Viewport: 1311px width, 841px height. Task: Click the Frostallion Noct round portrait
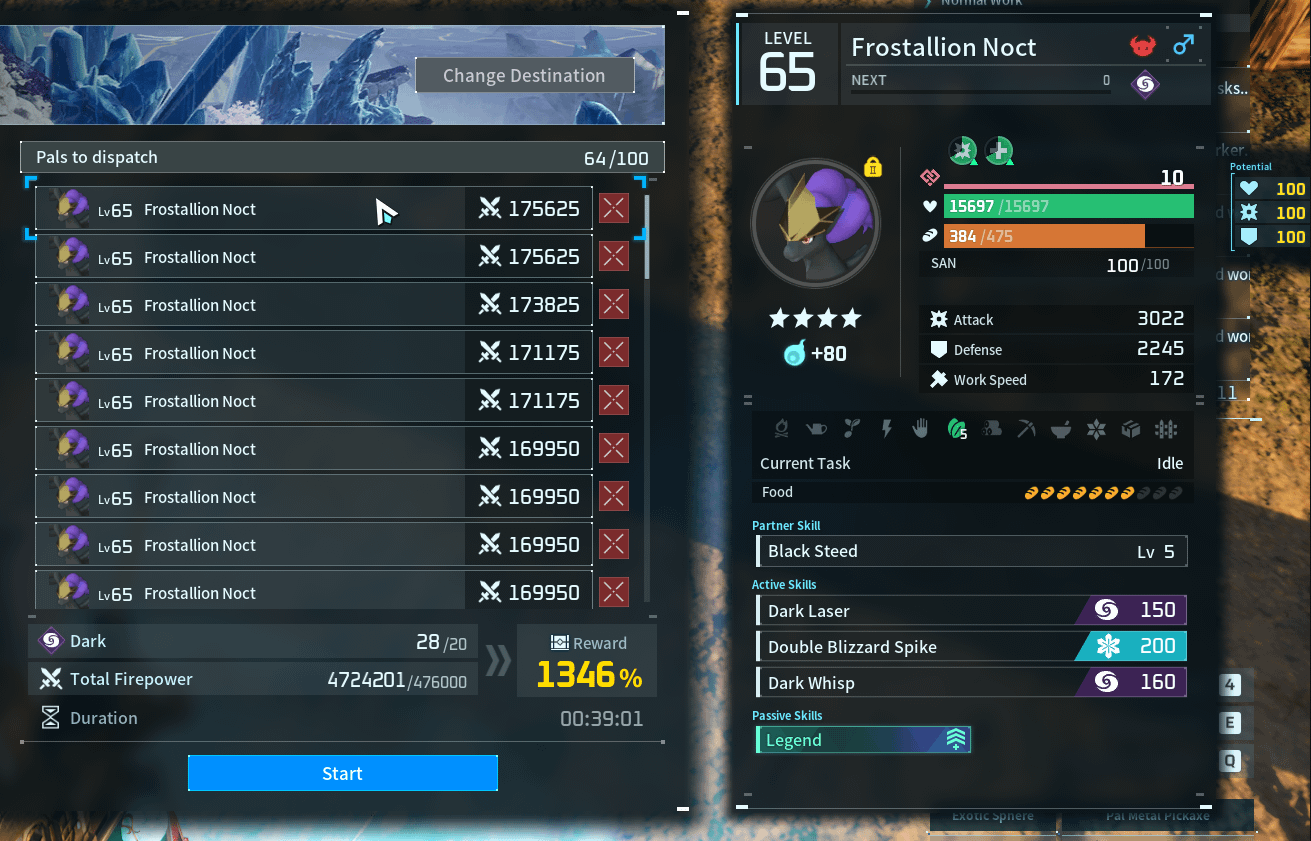coord(815,224)
